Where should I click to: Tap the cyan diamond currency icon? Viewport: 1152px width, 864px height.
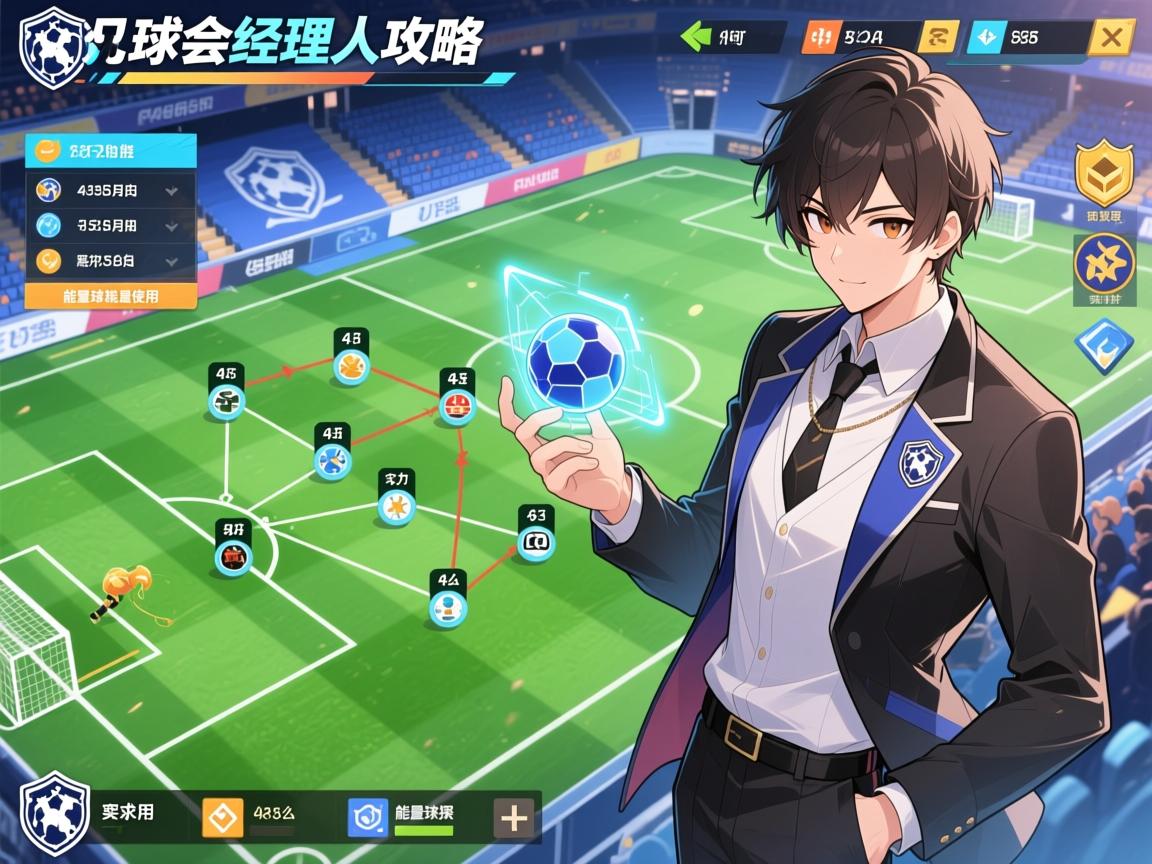click(x=985, y=38)
